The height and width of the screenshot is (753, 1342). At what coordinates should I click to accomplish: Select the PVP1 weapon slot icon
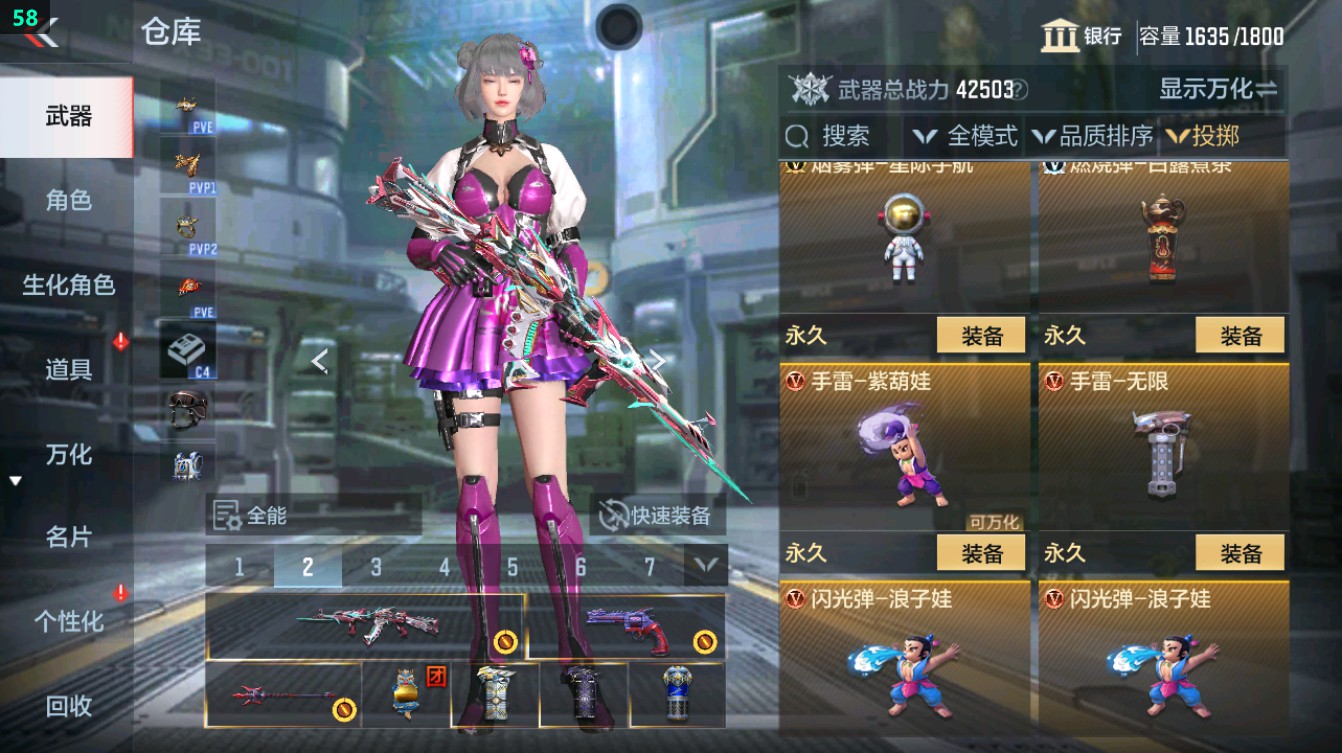tap(190, 168)
